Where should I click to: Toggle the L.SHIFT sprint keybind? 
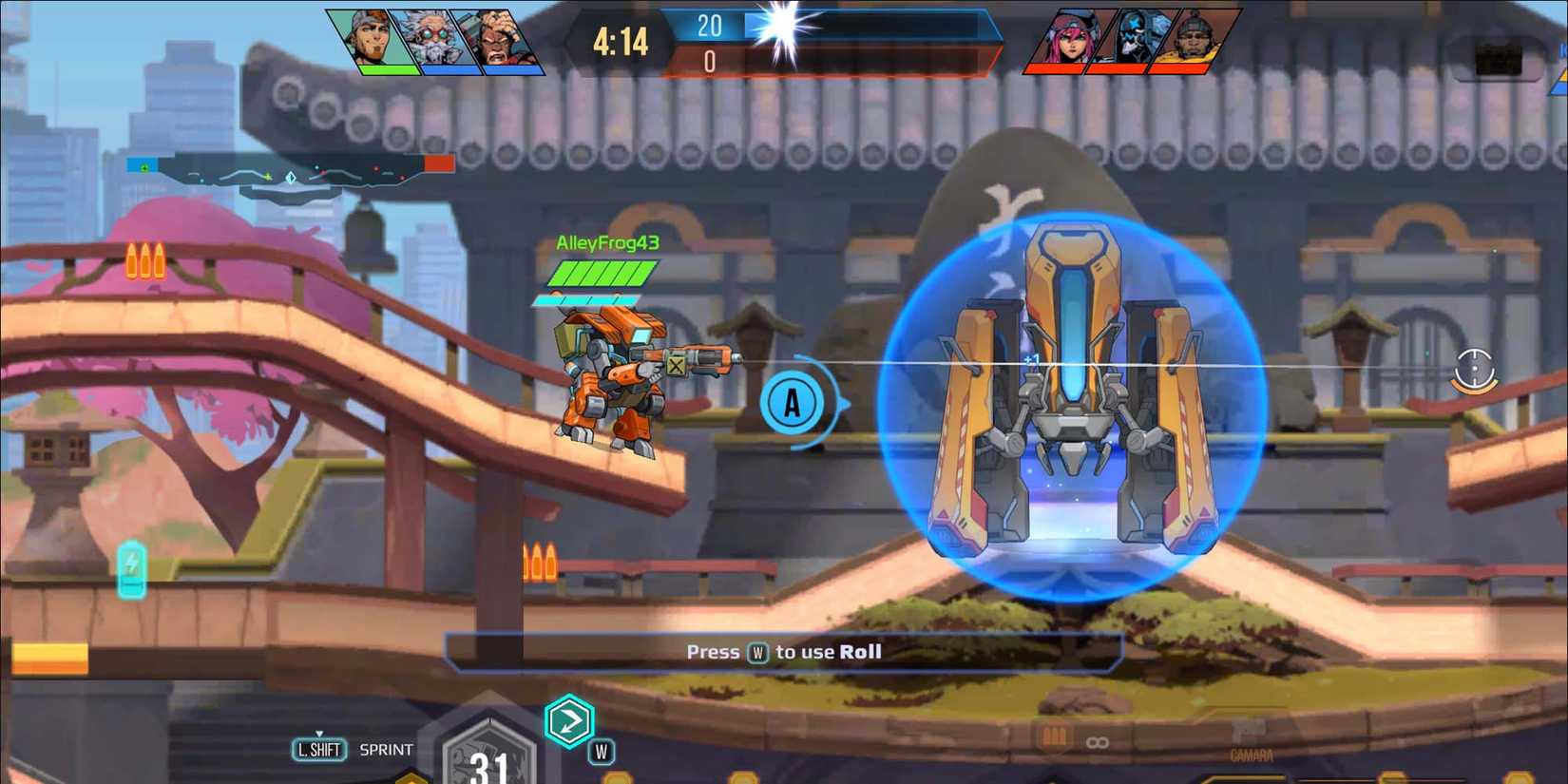[x=319, y=750]
